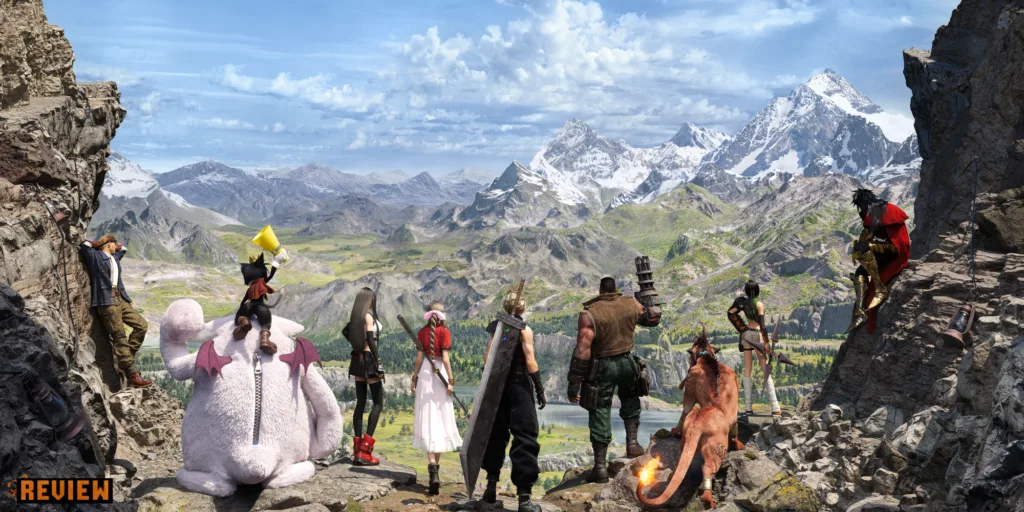Click the orange REVIEW badge
The width and height of the screenshot is (1024, 512).
coord(63,490)
